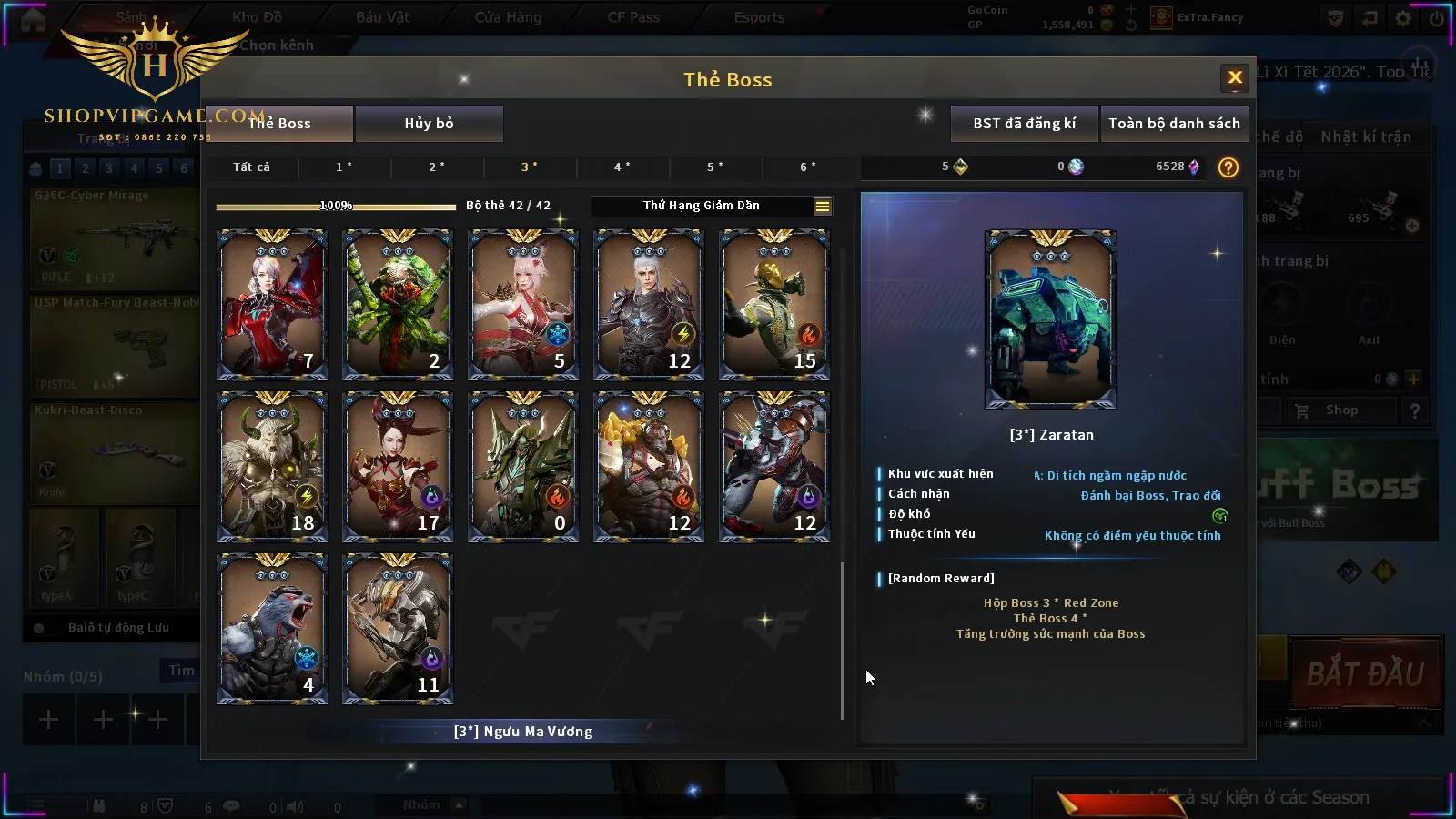This screenshot has height=819, width=1456.
Task: Click the orange question mark help icon
Action: [1228, 167]
